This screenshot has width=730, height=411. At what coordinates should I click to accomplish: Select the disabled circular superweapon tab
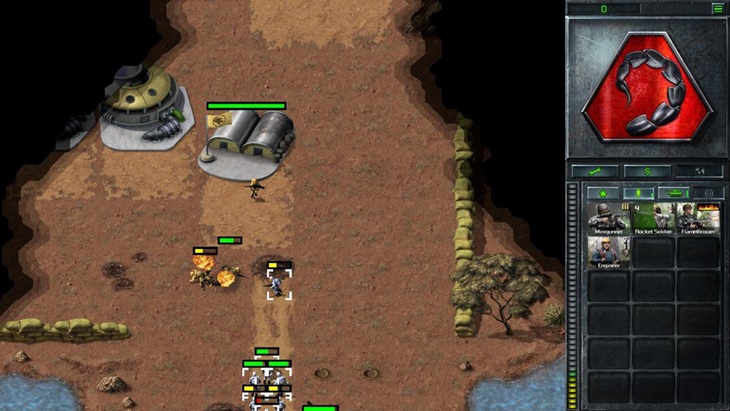(x=707, y=192)
